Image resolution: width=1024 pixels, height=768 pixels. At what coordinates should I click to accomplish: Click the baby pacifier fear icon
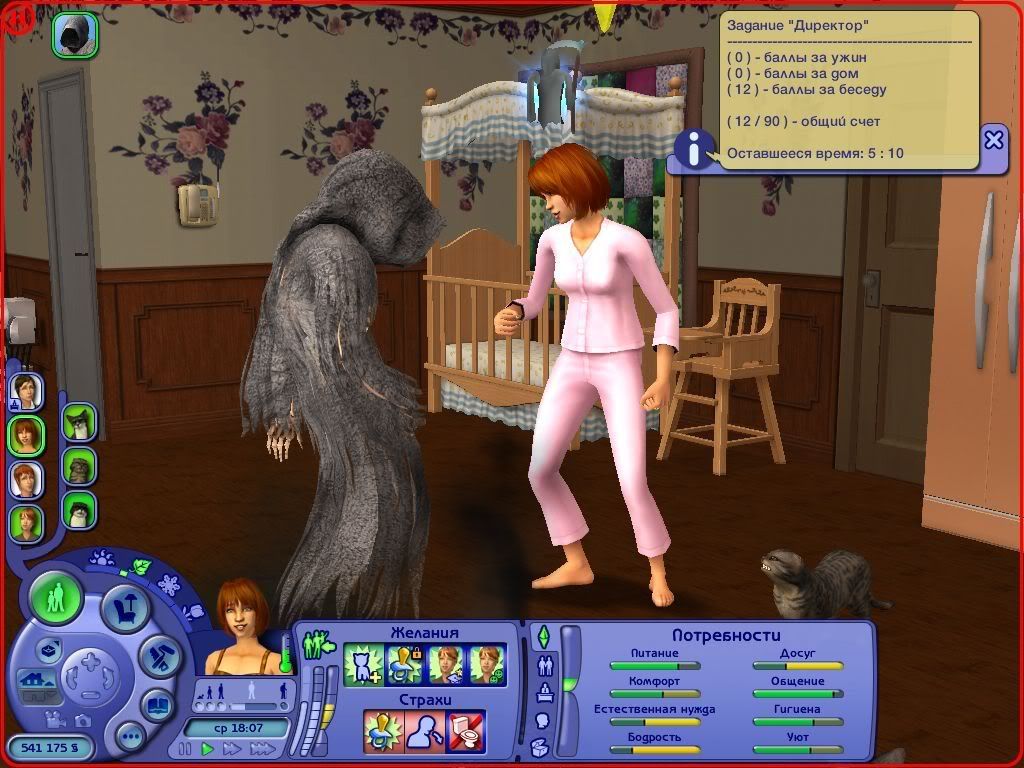point(384,730)
